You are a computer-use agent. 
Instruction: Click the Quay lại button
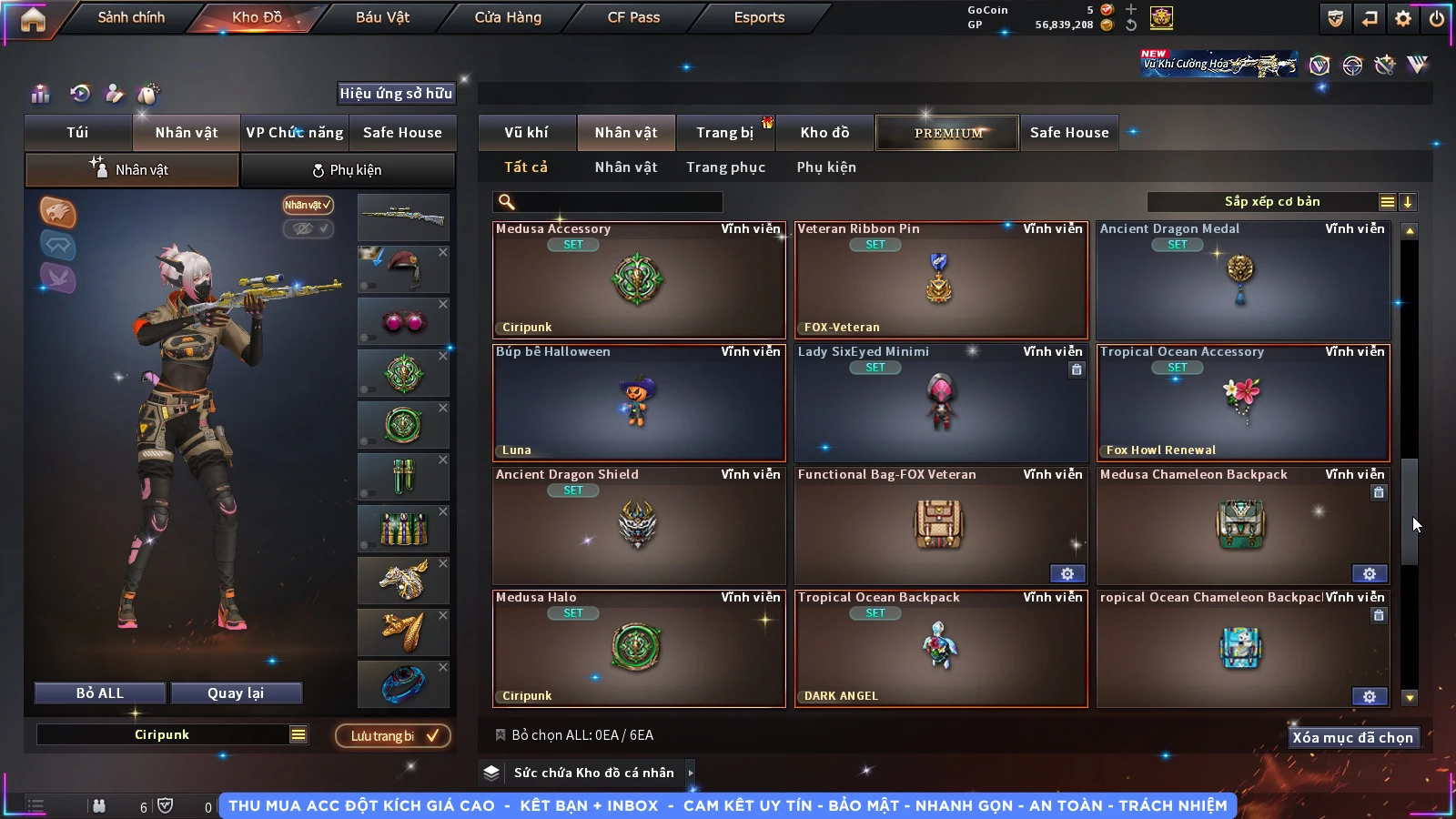(x=236, y=693)
